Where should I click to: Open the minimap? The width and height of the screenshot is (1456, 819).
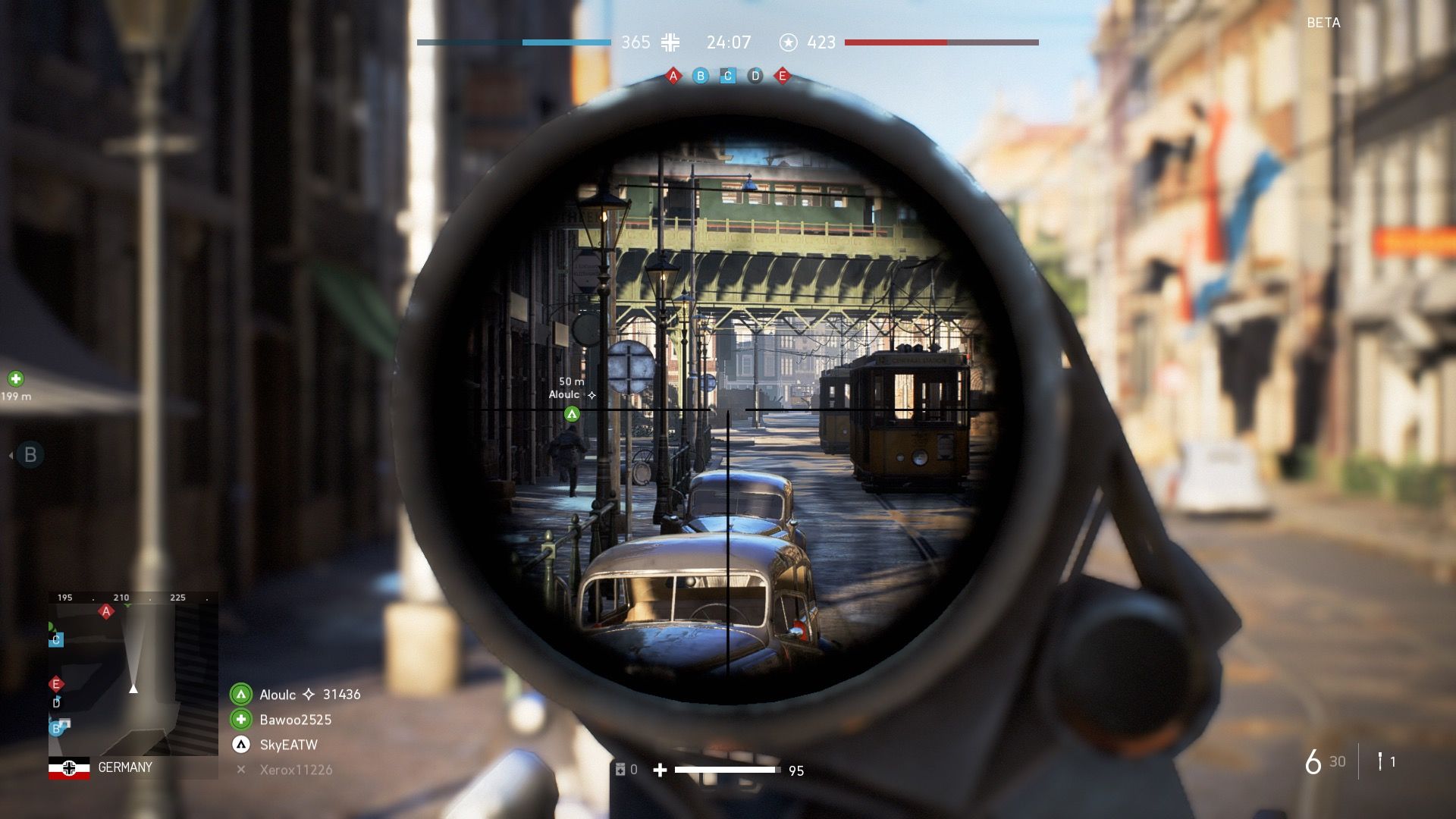(x=133, y=673)
